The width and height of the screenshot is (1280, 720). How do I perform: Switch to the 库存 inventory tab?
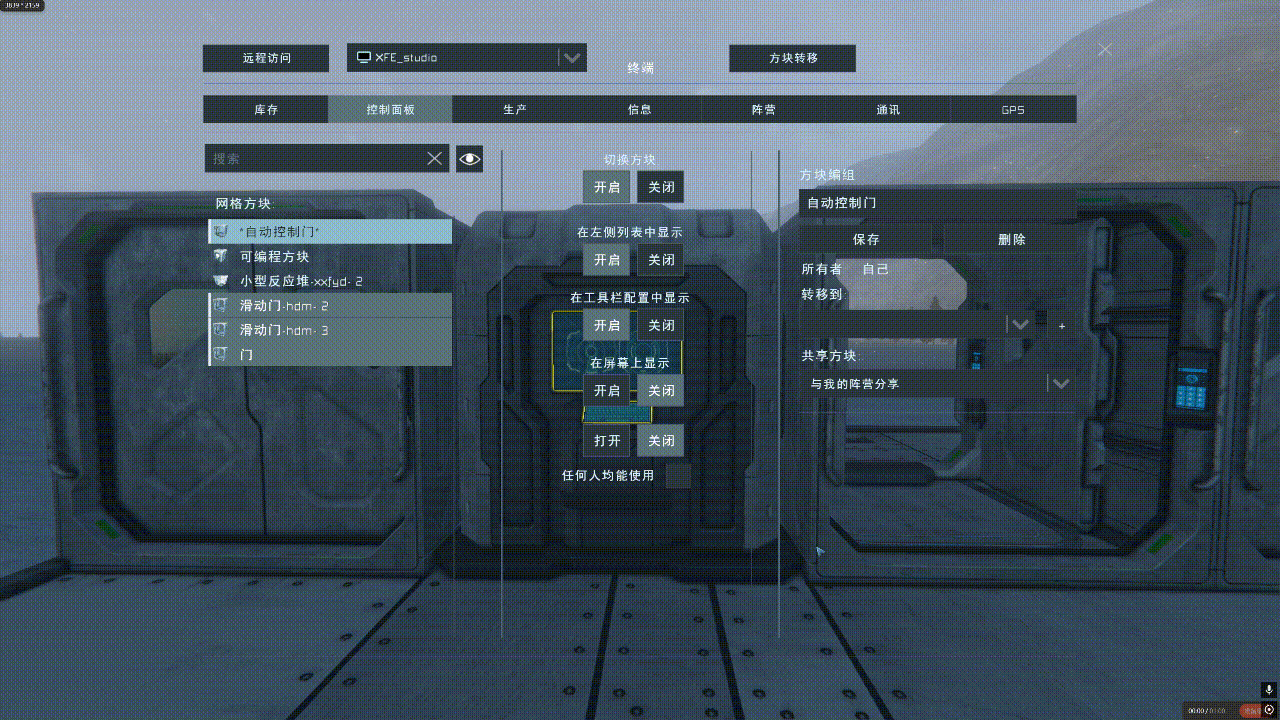pos(265,110)
